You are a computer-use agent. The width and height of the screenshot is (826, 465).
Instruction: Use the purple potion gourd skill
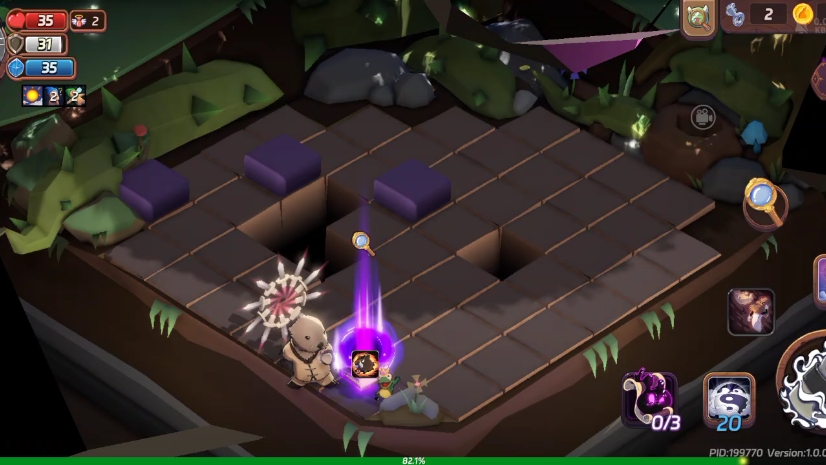tap(649, 399)
